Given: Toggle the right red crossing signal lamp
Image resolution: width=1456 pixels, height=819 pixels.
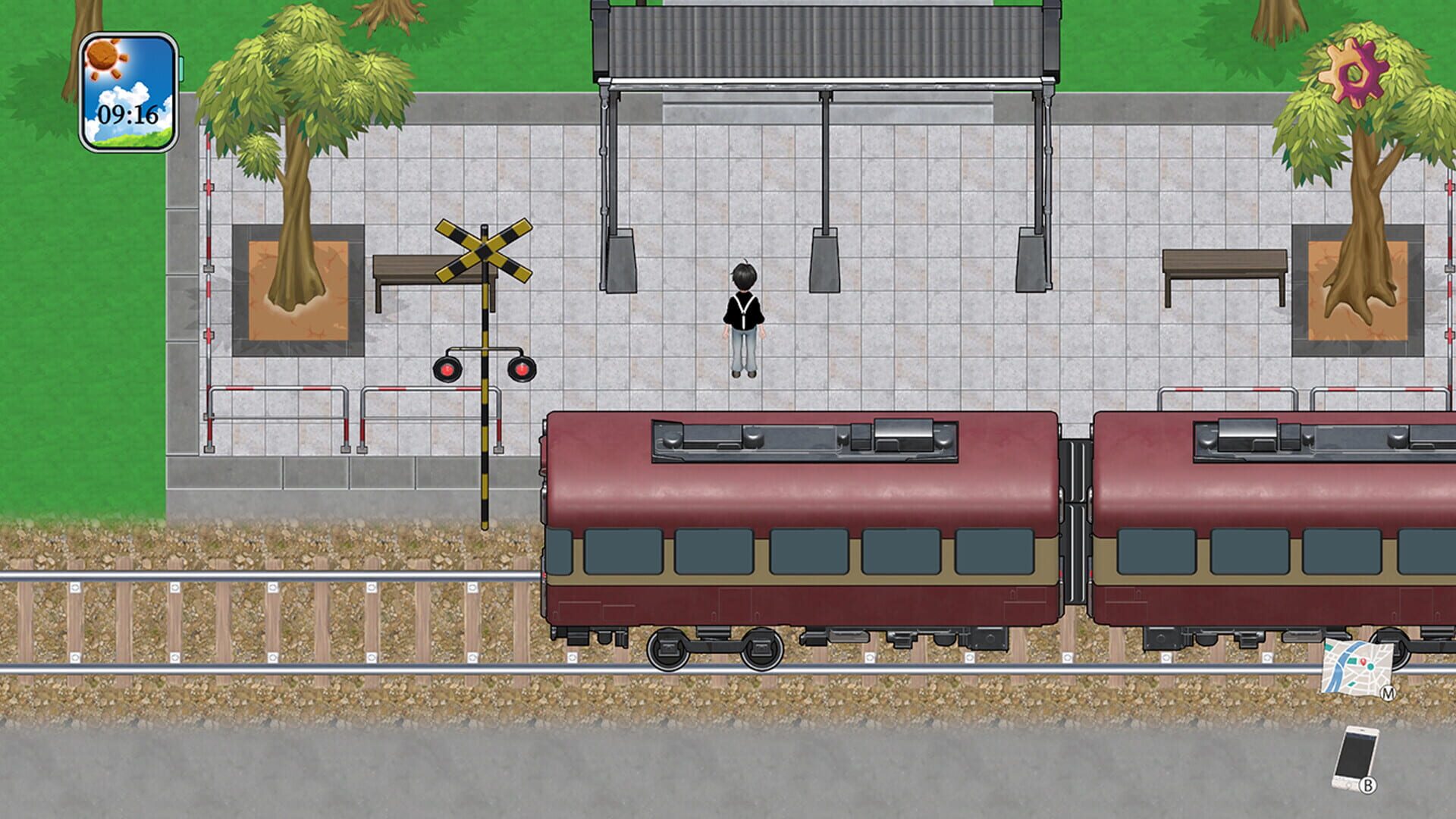Looking at the screenshot, I should pos(523,369).
